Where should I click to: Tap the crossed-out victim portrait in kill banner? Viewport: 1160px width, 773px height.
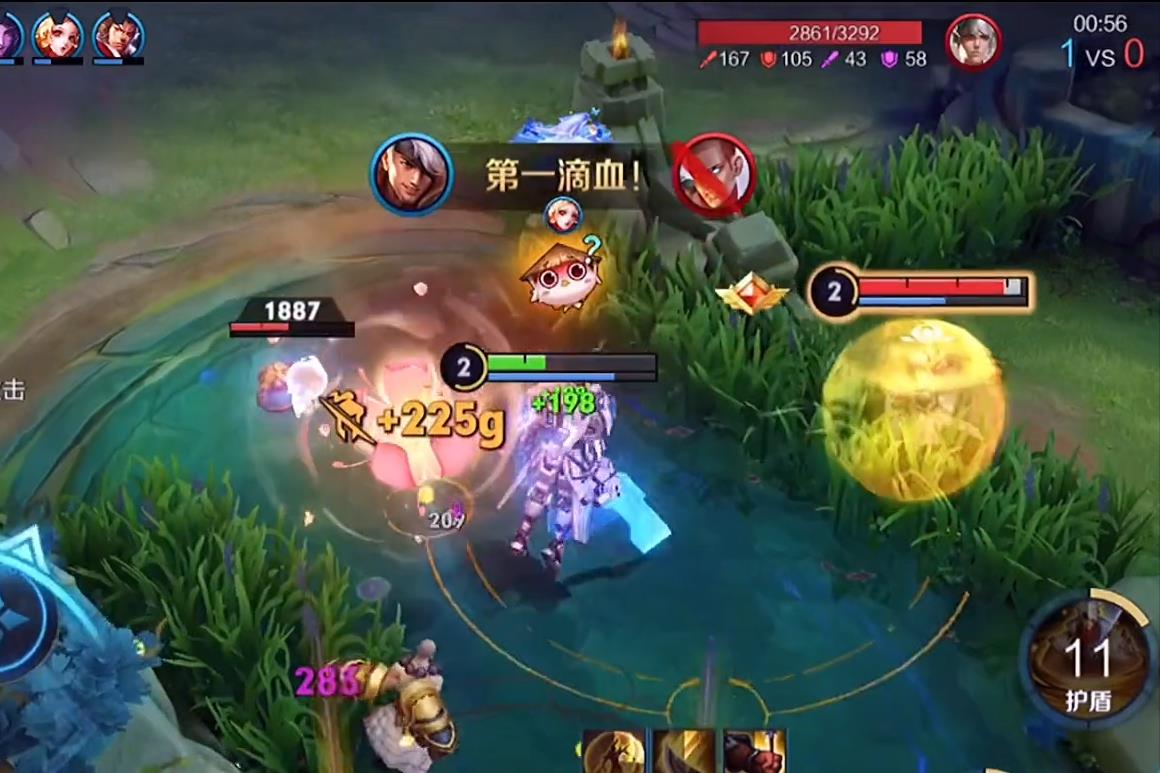[713, 175]
